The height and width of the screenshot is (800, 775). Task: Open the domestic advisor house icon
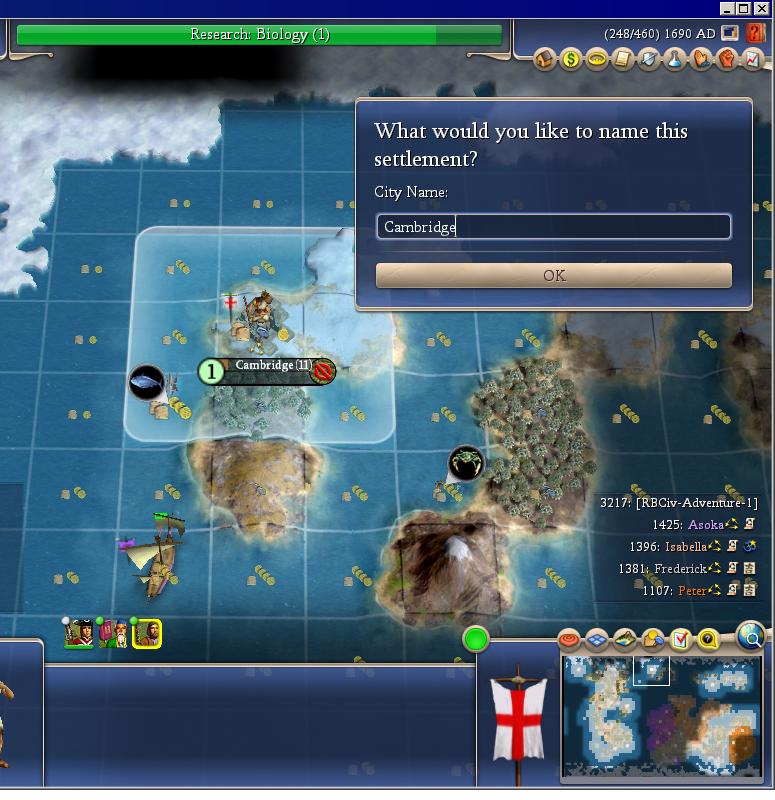pos(545,60)
